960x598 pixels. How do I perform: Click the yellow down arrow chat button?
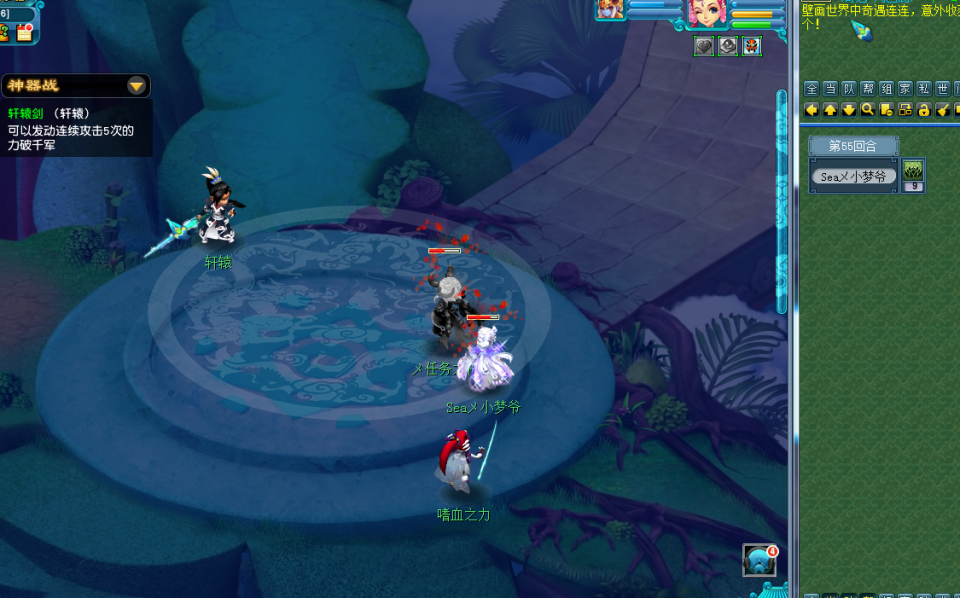point(849,109)
